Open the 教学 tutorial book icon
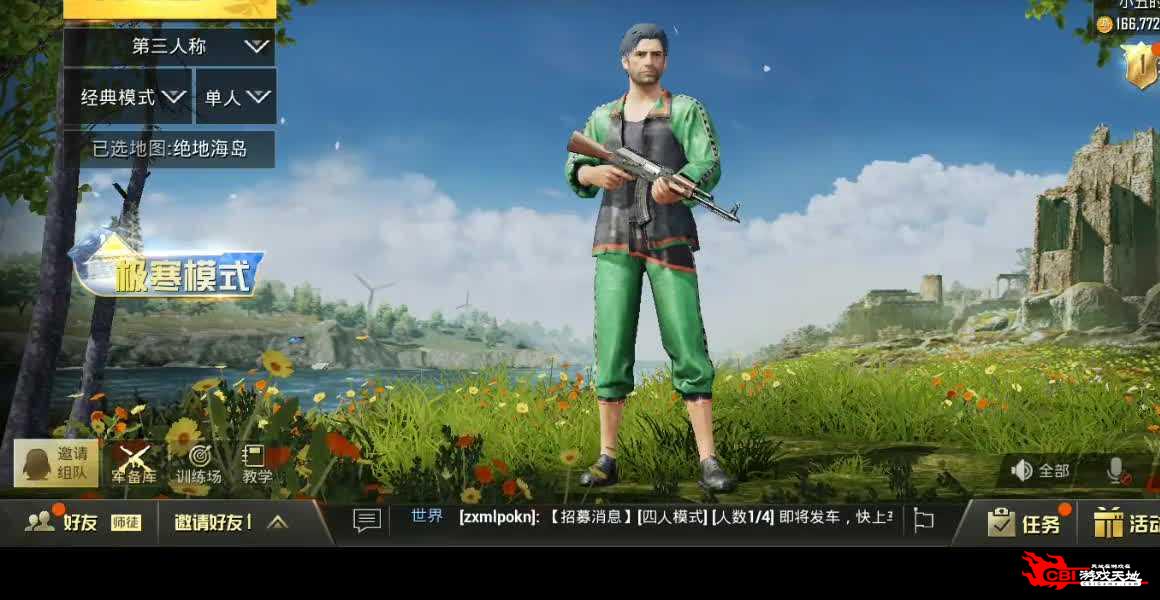The image size is (1160, 600). [x=257, y=464]
